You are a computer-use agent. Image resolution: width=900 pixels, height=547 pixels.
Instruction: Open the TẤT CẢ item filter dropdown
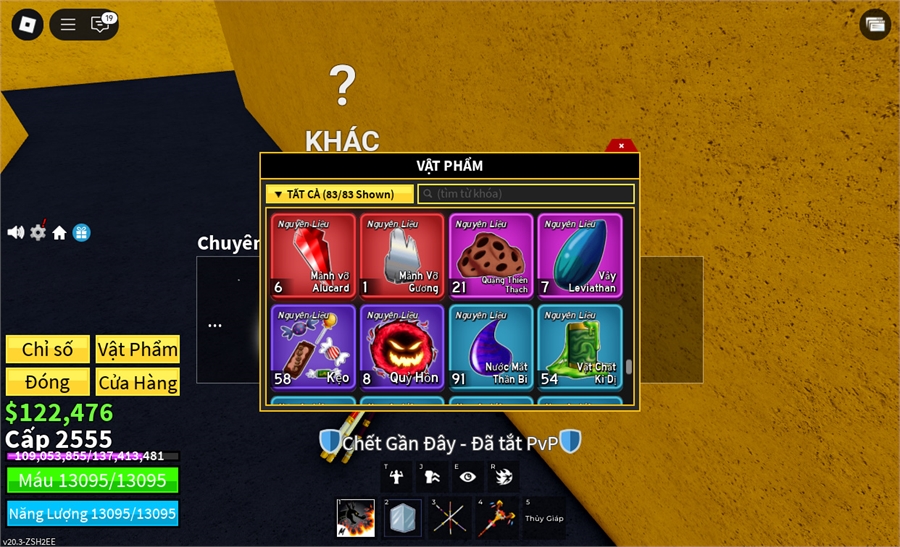(x=339, y=194)
